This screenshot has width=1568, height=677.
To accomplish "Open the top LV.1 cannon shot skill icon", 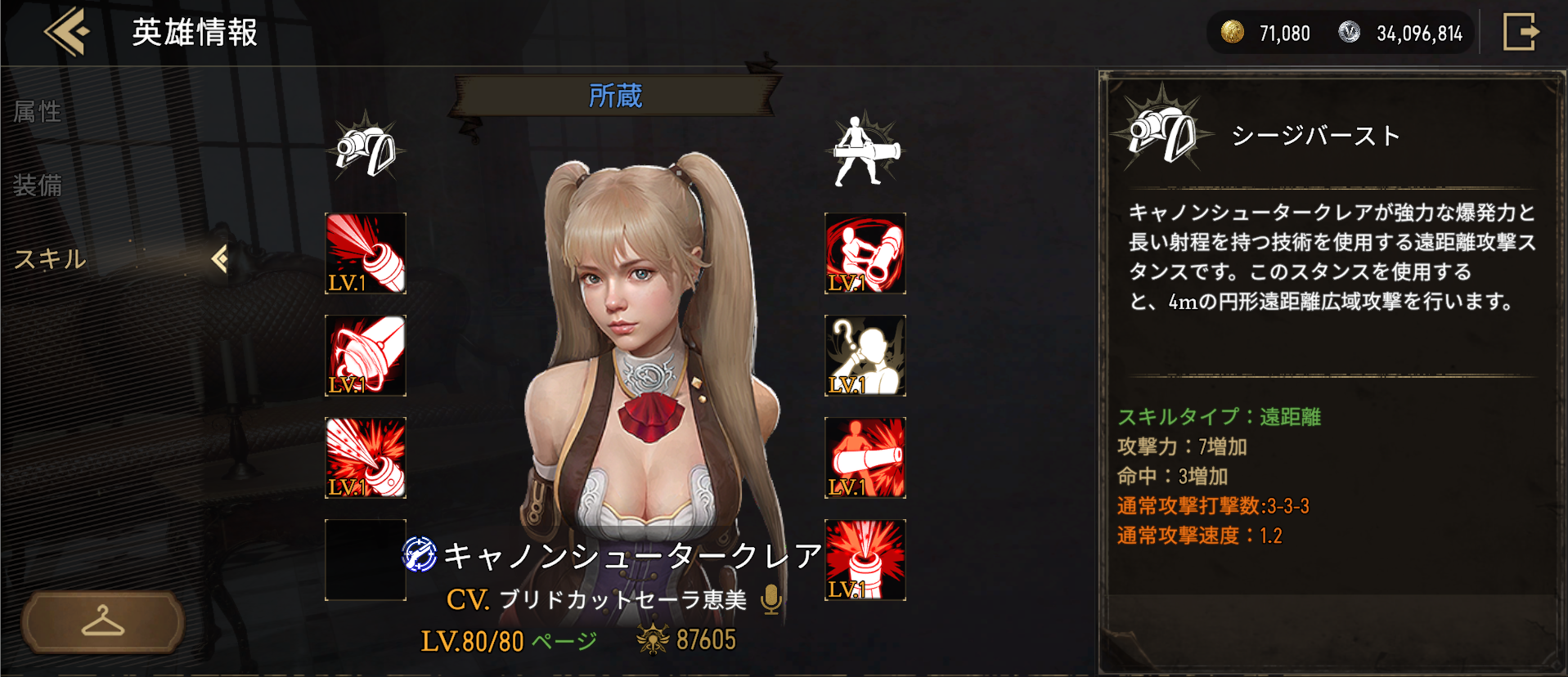I will tap(365, 254).
